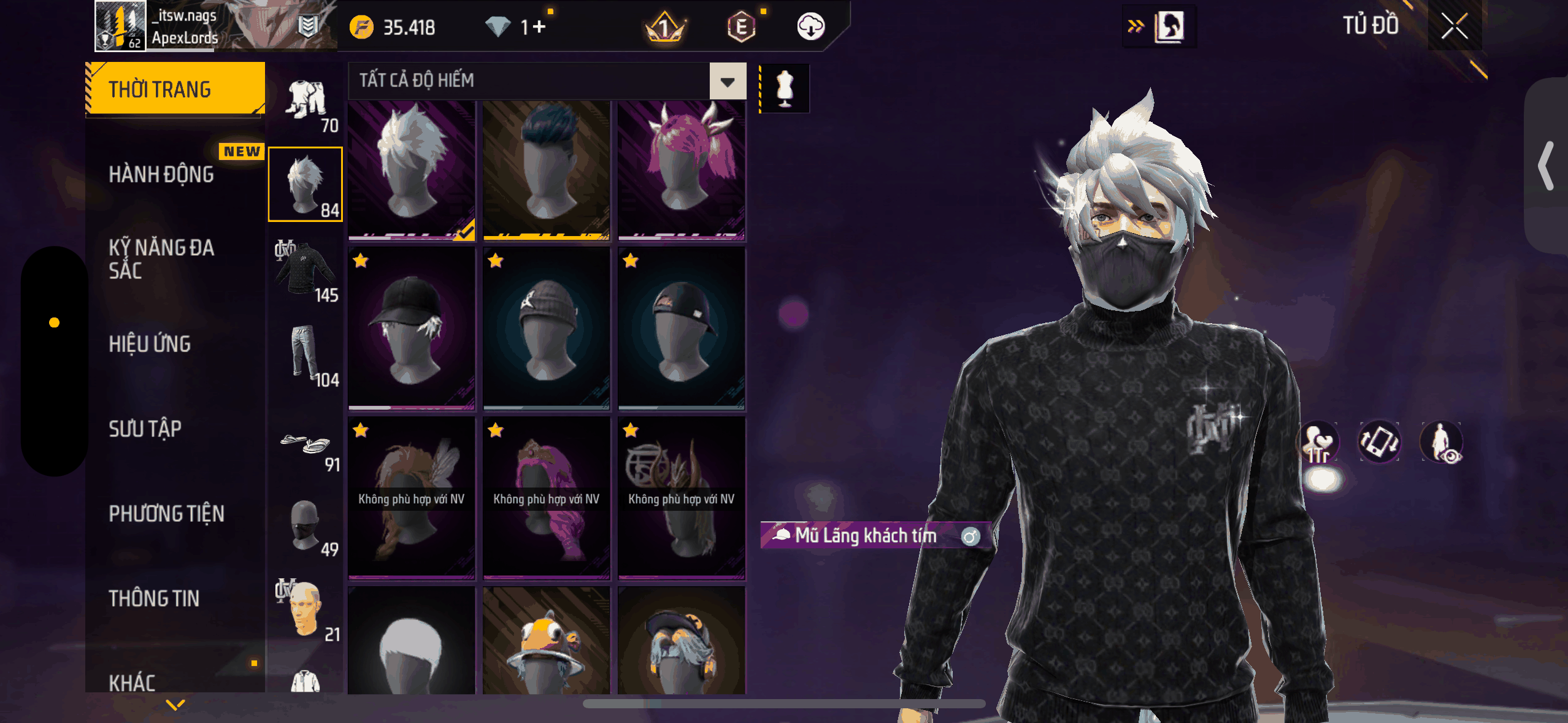Screen dimensions: 1568x723
Task: Select the Thời Trang tab
Action: [175, 90]
